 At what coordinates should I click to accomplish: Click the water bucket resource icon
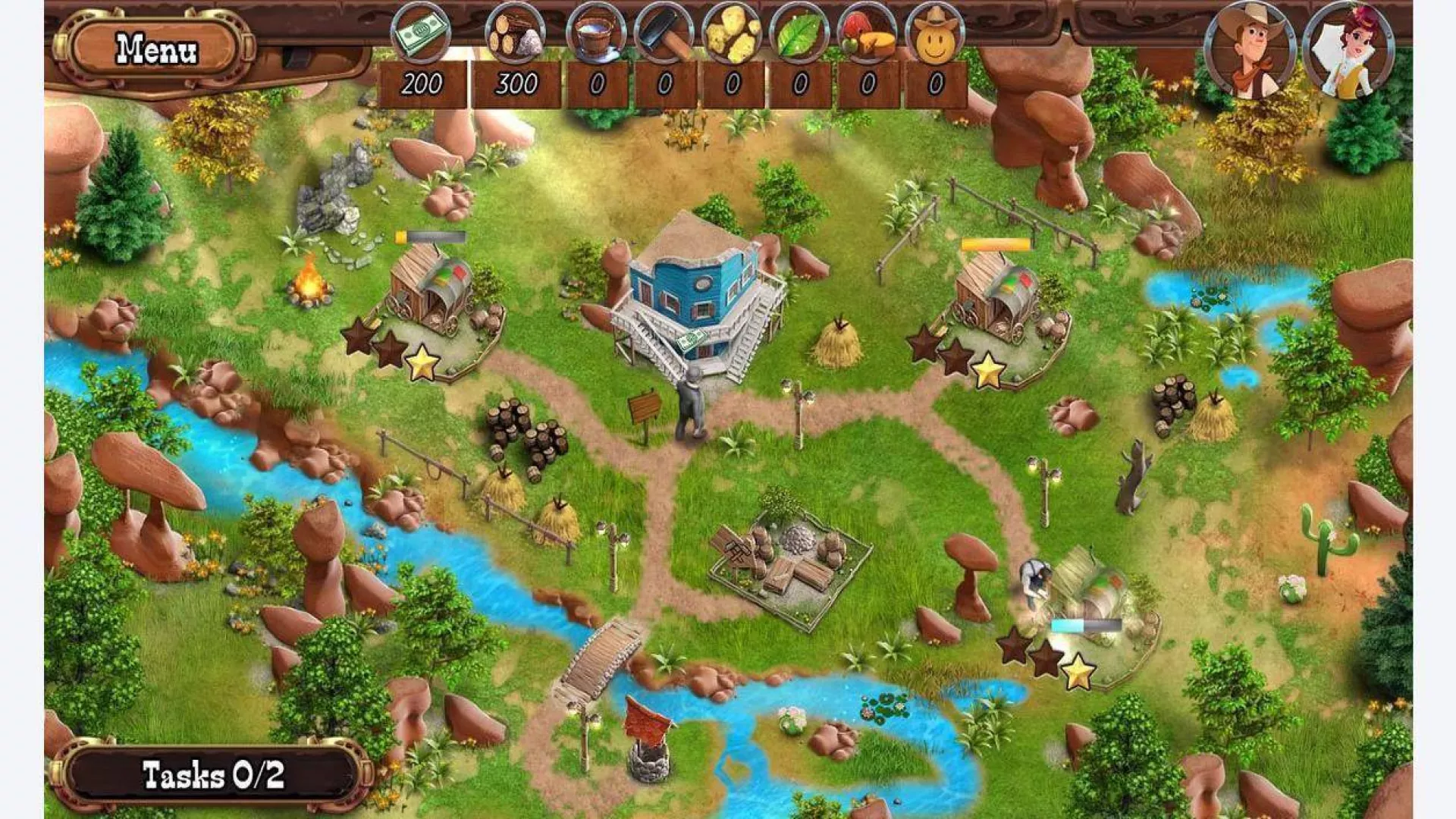(x=596, y=33)
